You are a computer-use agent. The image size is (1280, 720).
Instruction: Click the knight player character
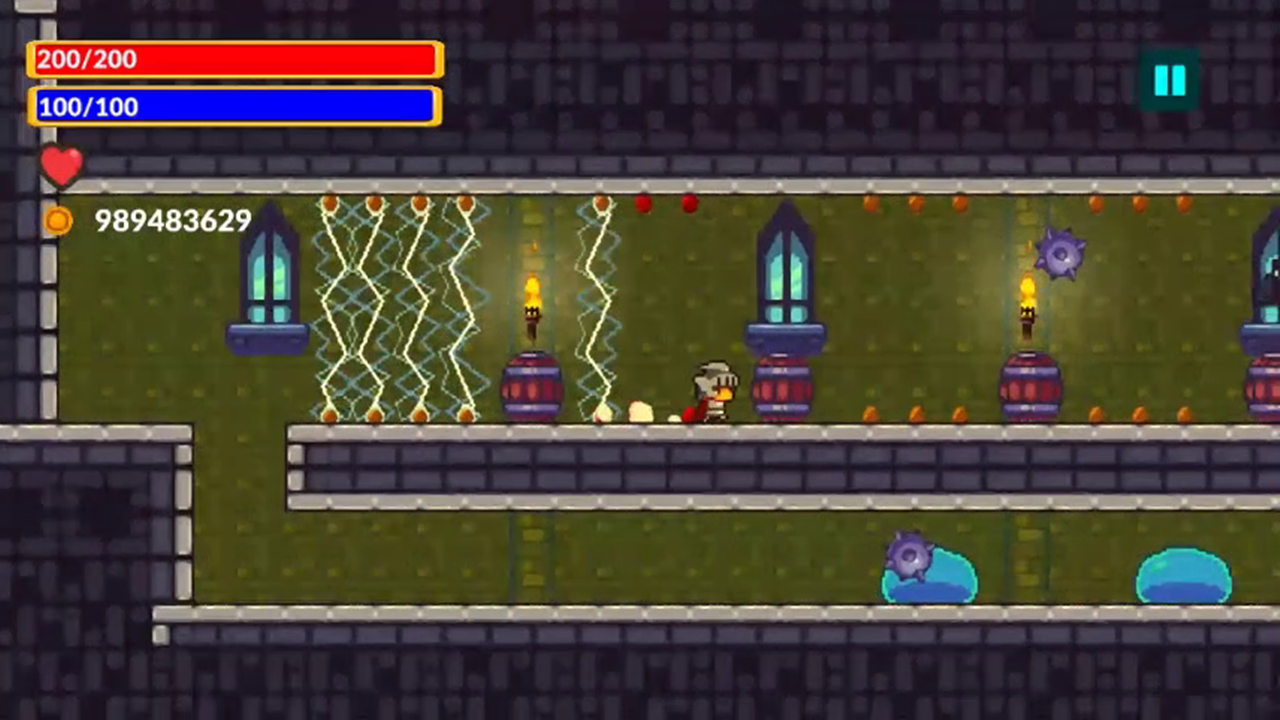point(712,388)
